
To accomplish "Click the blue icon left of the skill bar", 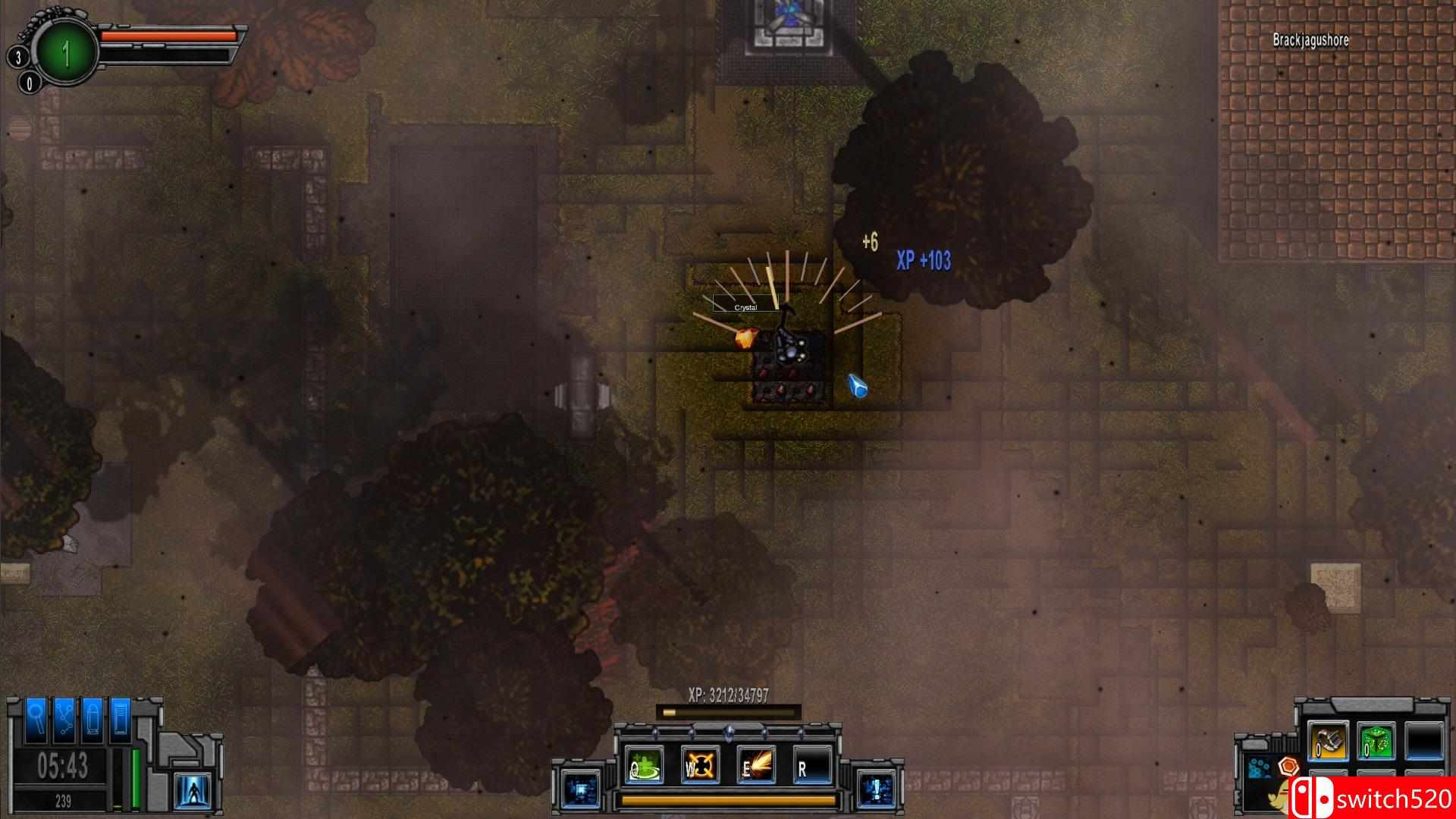I will coord(581,788).
